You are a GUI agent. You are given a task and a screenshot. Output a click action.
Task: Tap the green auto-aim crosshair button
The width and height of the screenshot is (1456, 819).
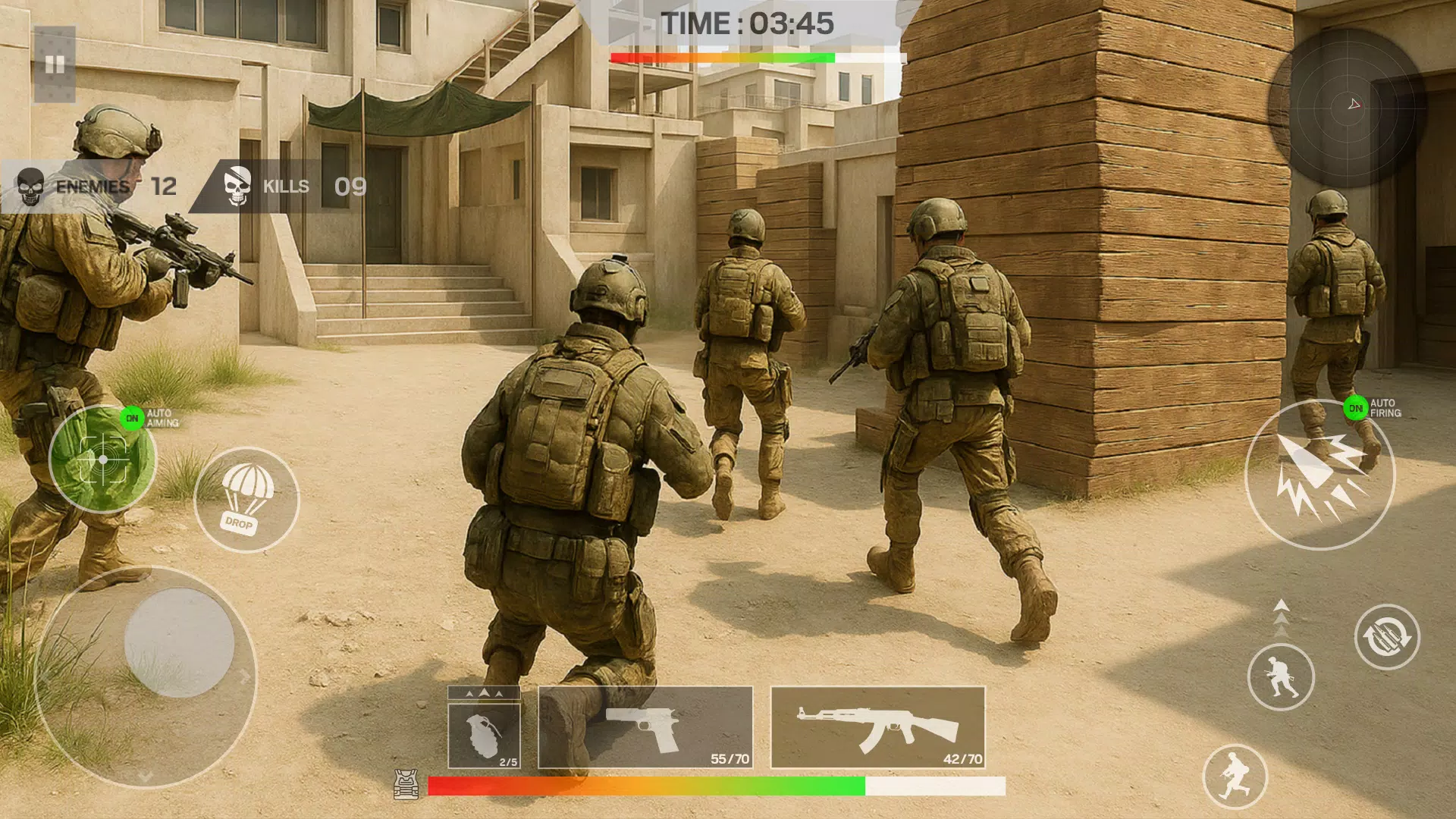pyautogui.click(x=103, y=461)
